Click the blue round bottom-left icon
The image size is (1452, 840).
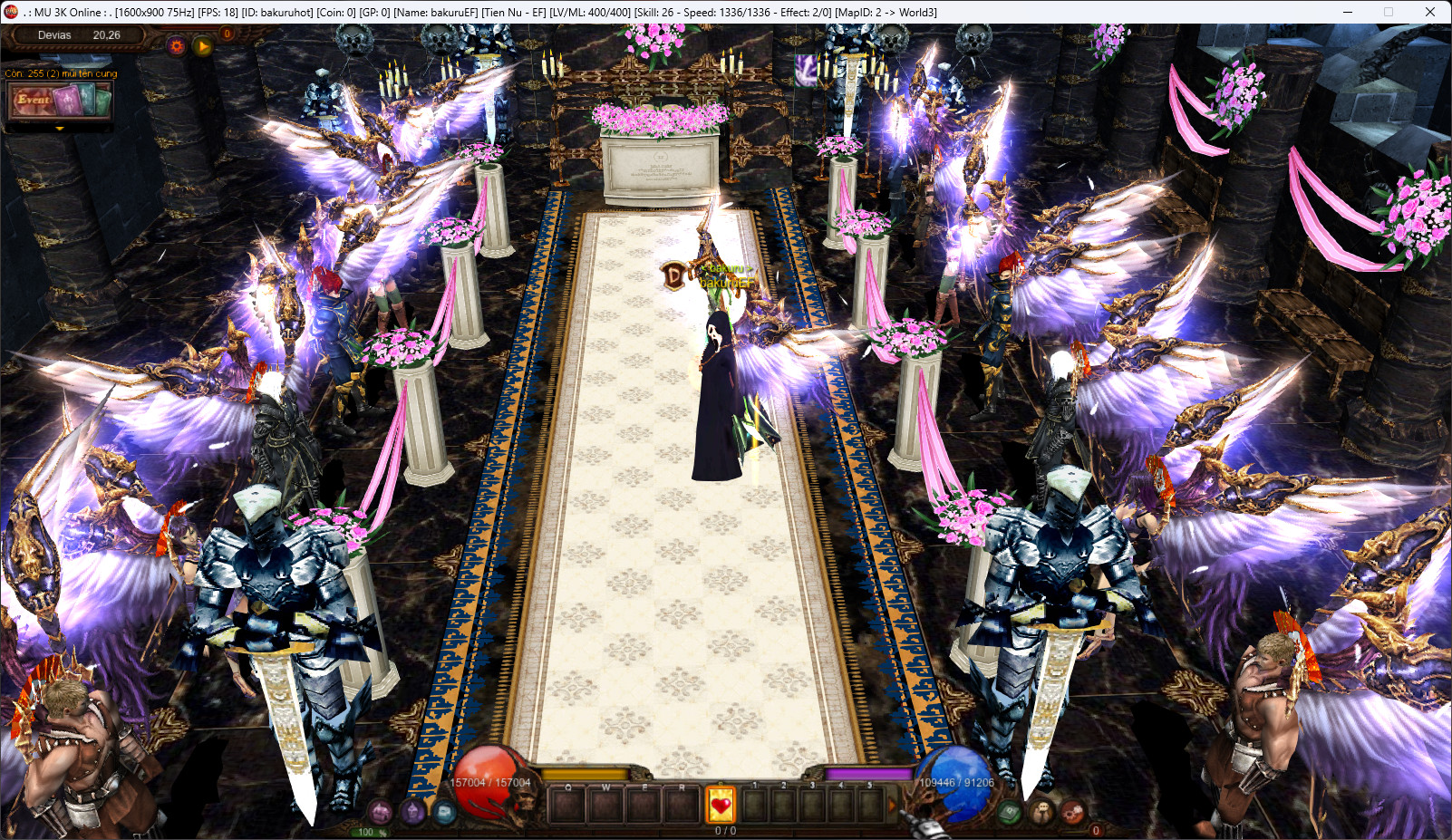443,811
